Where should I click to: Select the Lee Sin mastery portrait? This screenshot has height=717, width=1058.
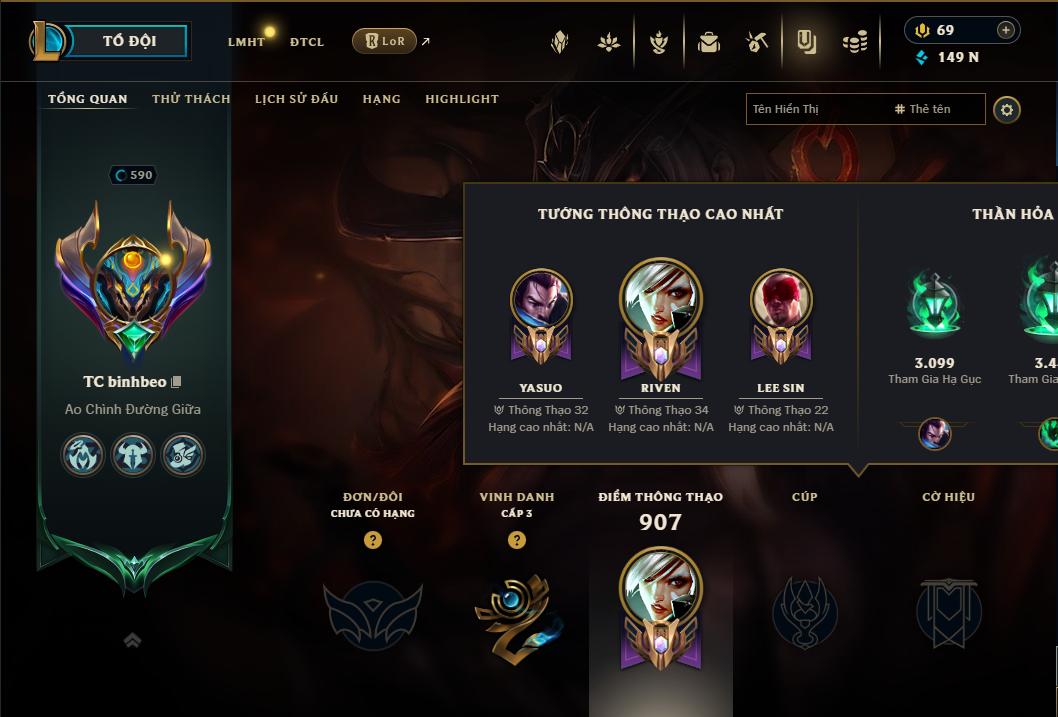tap(780, 300)
